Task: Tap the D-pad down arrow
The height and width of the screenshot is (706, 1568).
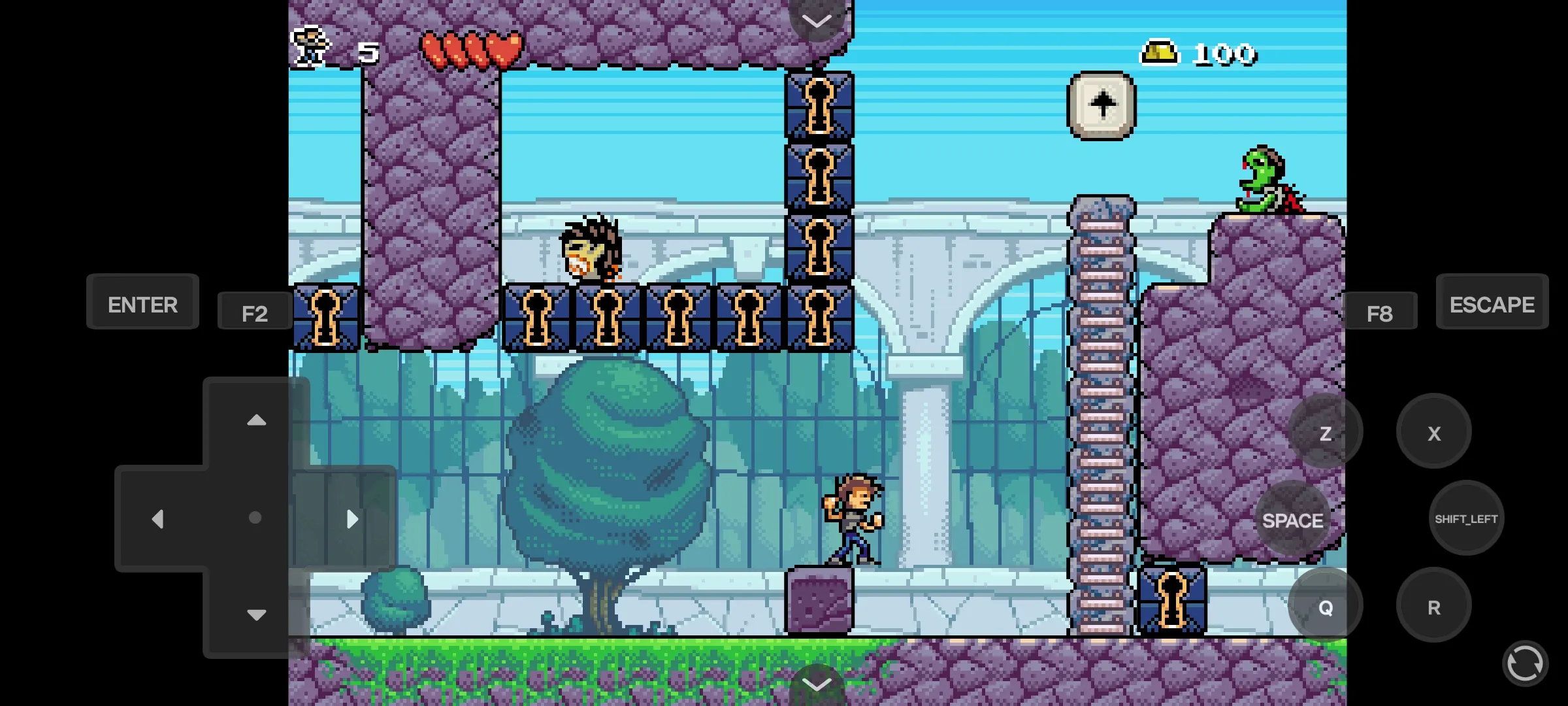Action: click(x=256, y=614)
